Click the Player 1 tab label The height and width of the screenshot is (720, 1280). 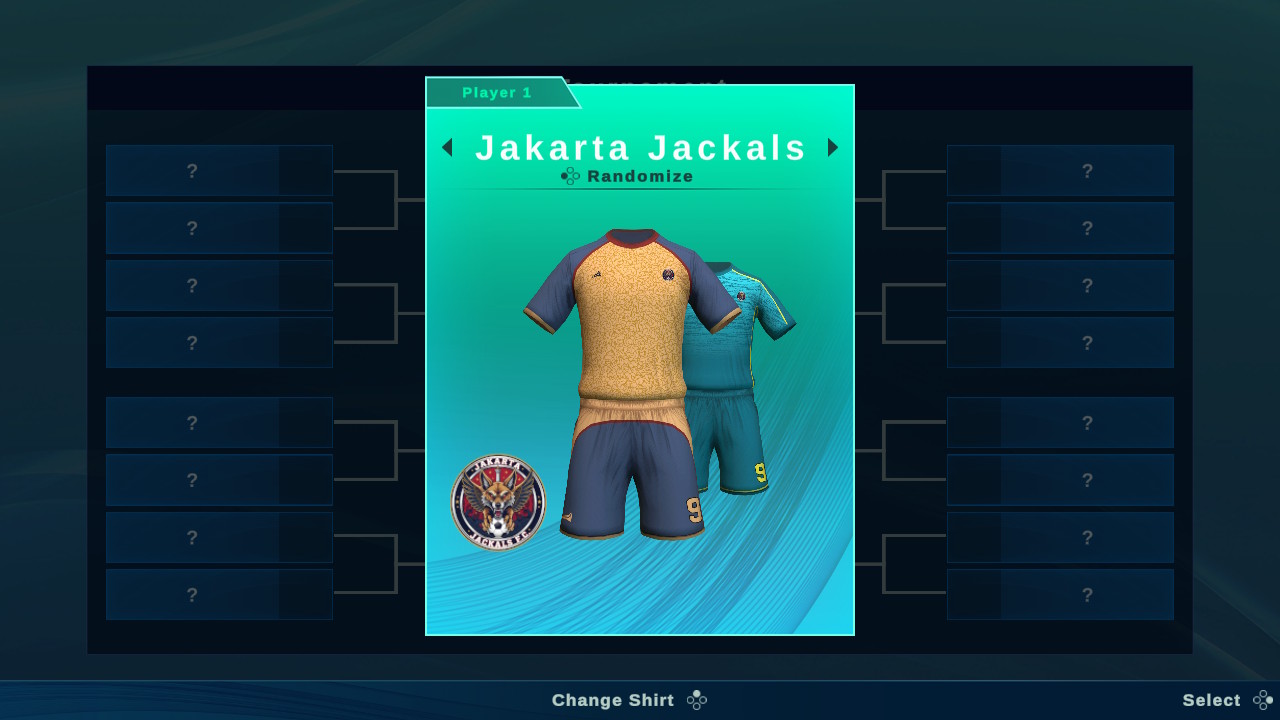(x=499, y=92)
